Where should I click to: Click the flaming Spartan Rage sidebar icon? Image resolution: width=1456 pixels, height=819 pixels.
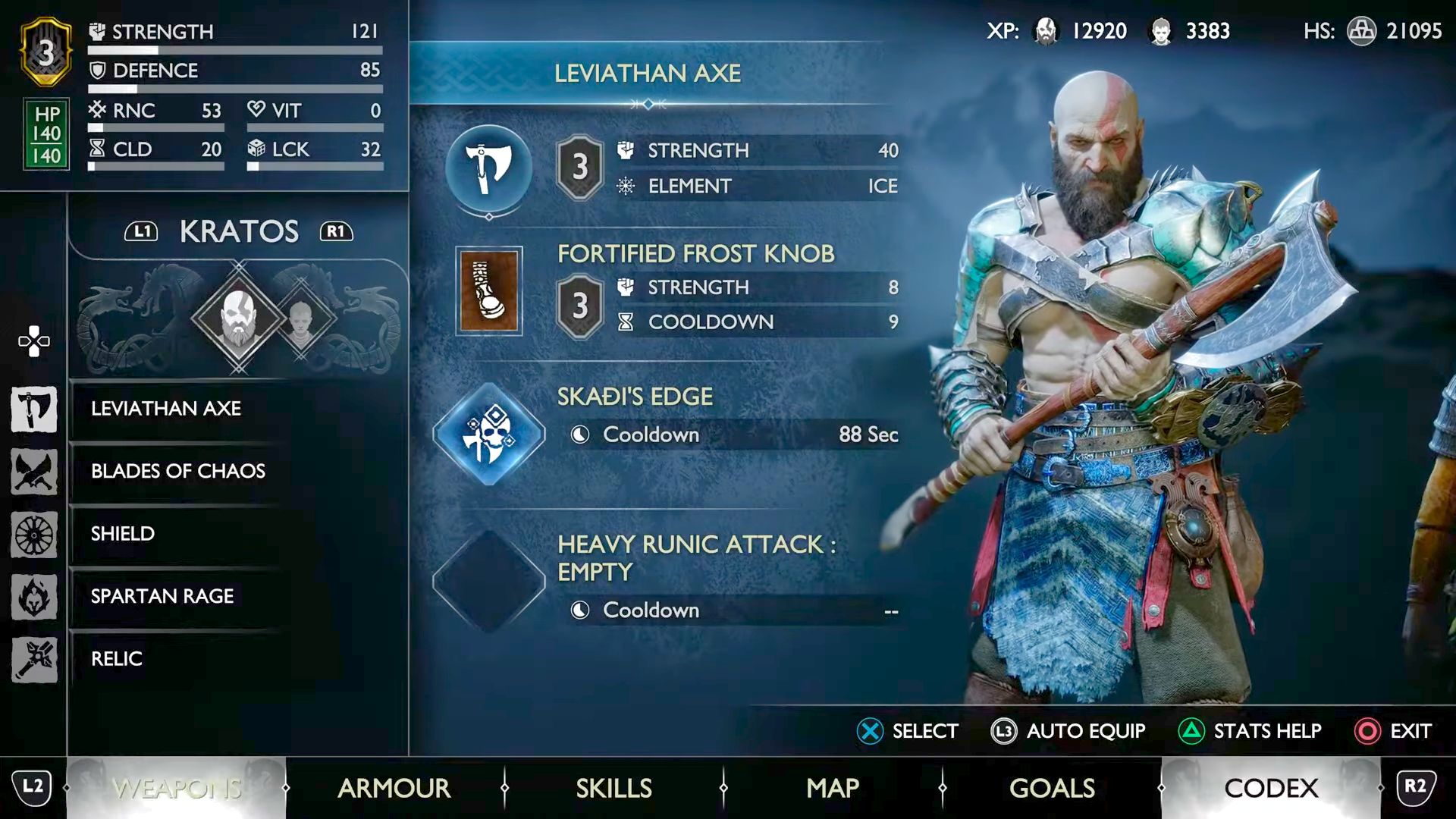34,597
